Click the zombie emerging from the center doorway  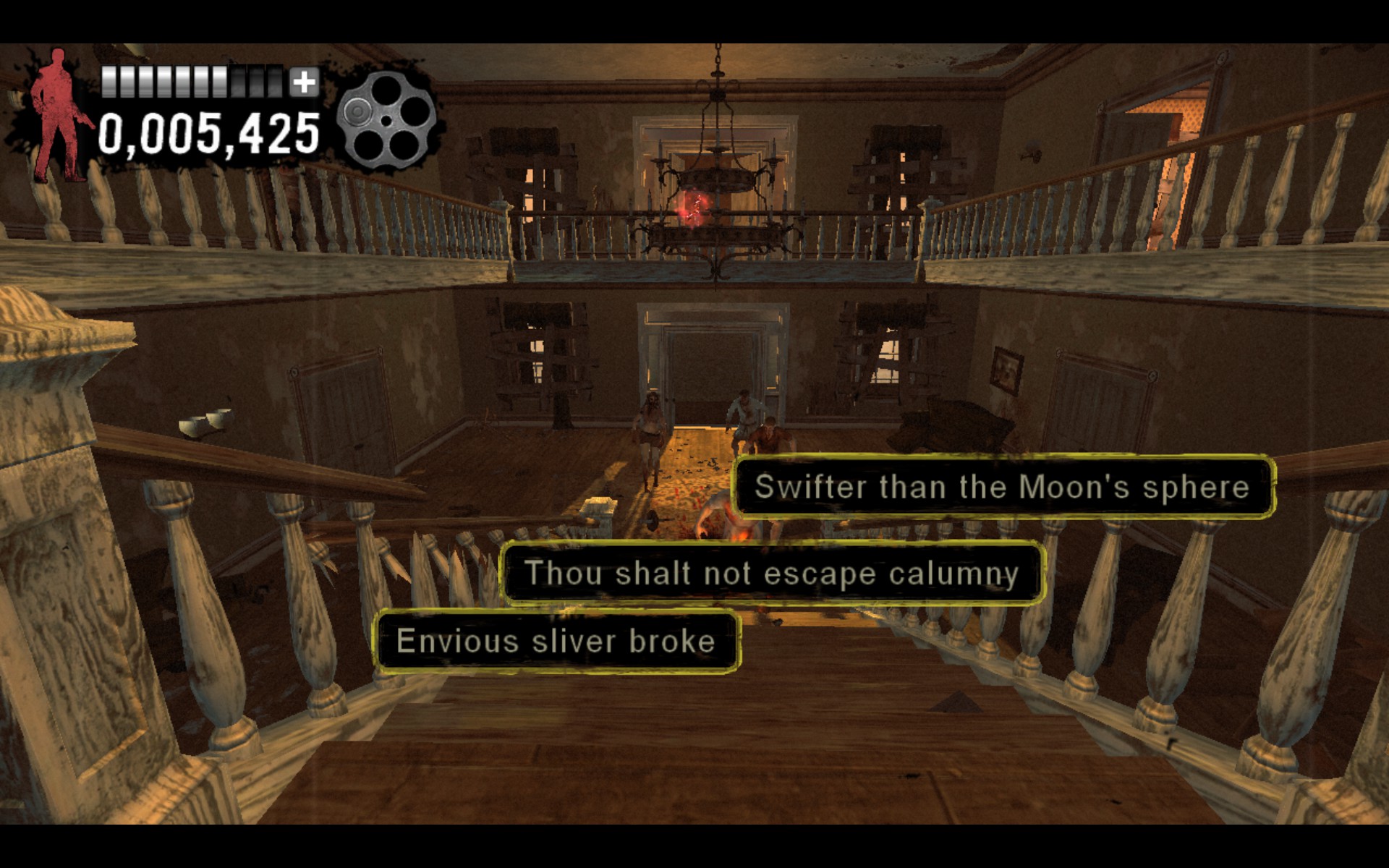coord(651,434)
